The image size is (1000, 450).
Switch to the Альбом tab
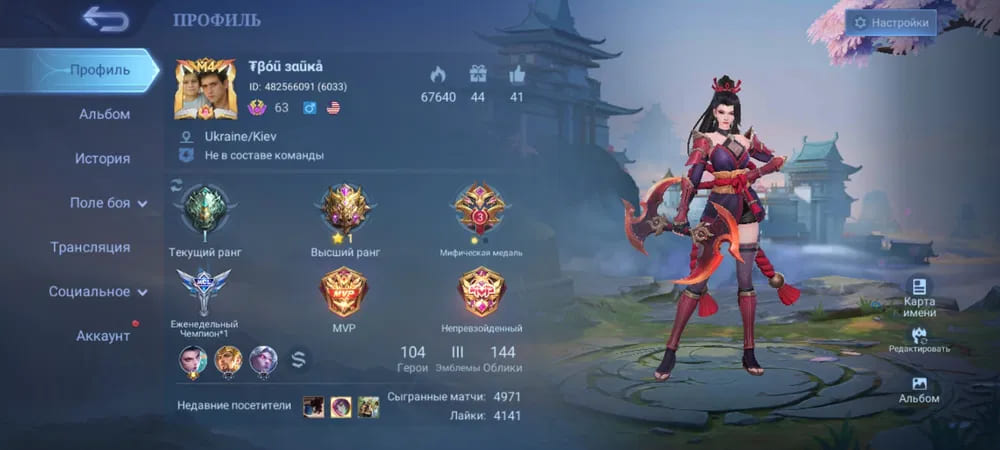coord(104,114)
